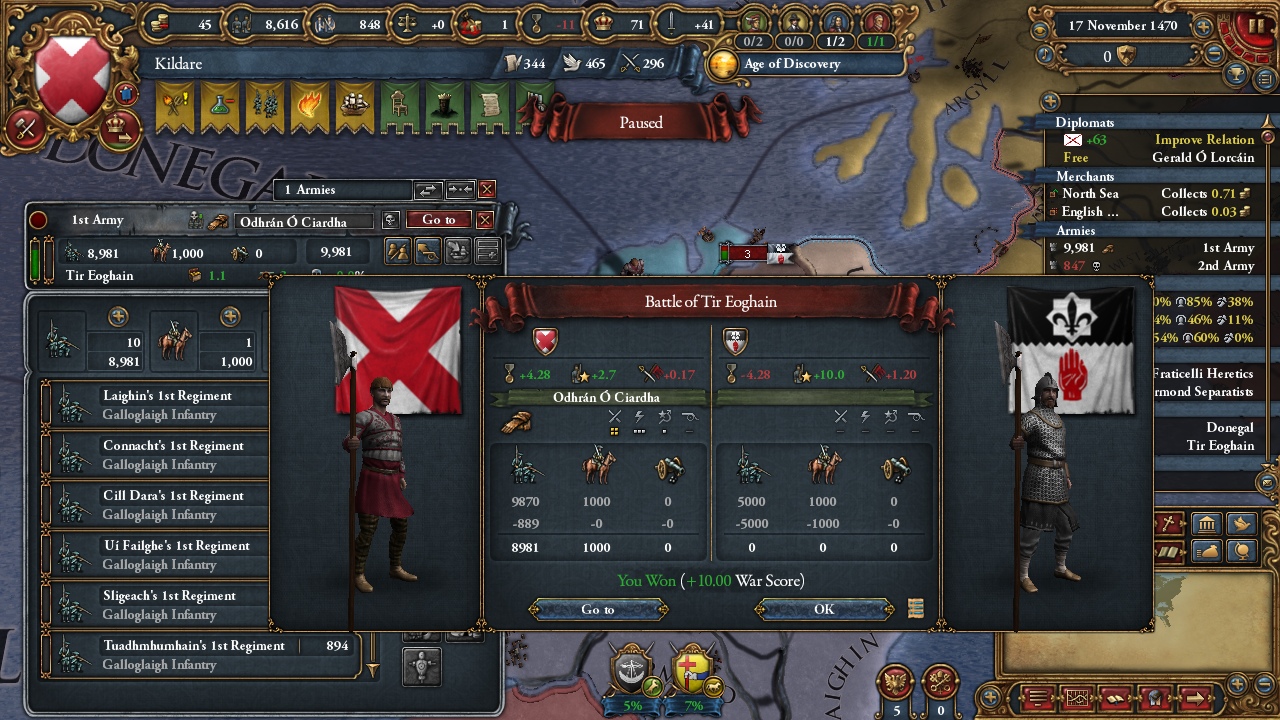The image size is (1280, 720).
Task: Click the ship alert banner at the top
Action: coord(355,104)
